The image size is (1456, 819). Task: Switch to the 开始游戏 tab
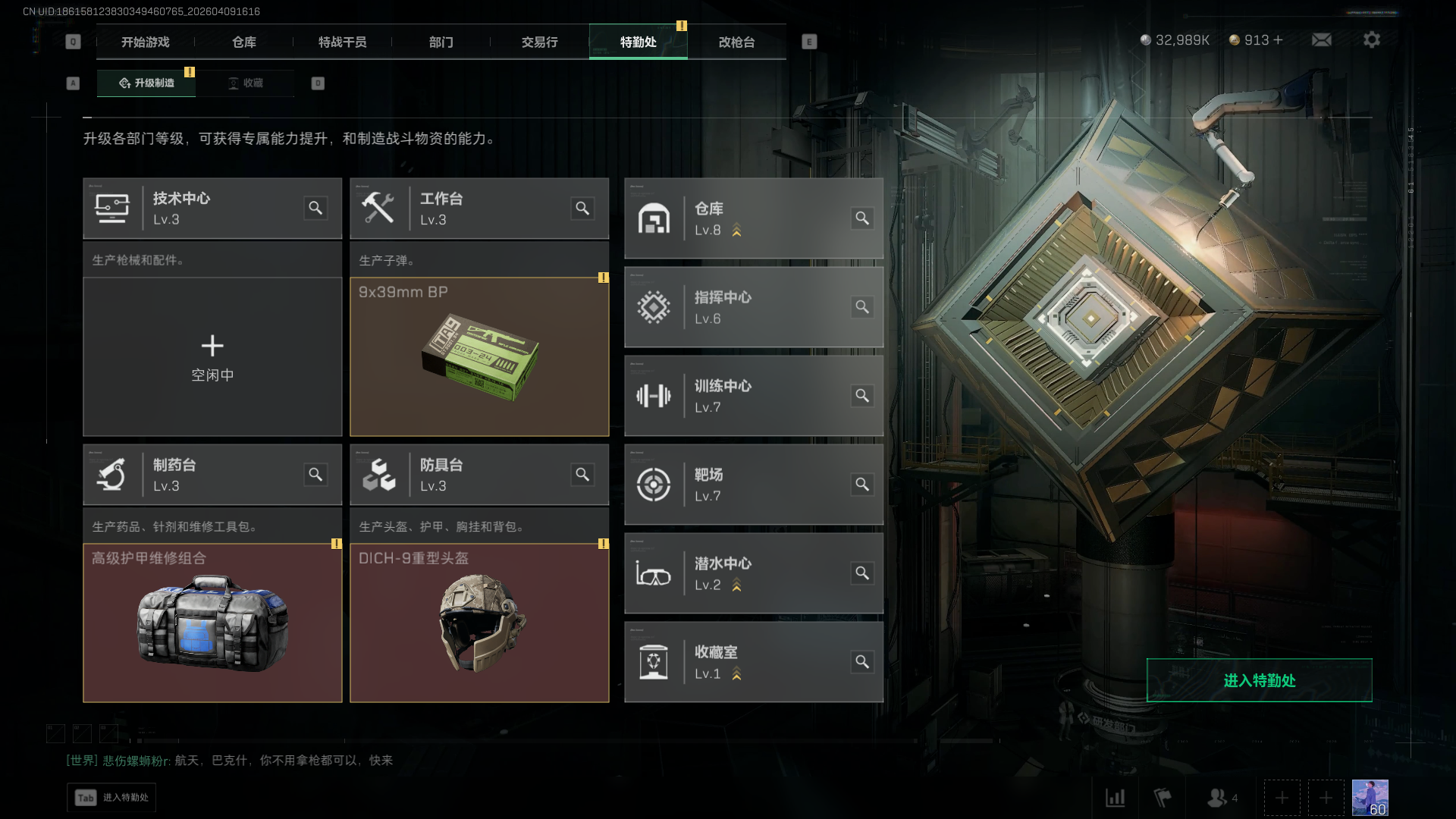(x=145, y=42)
